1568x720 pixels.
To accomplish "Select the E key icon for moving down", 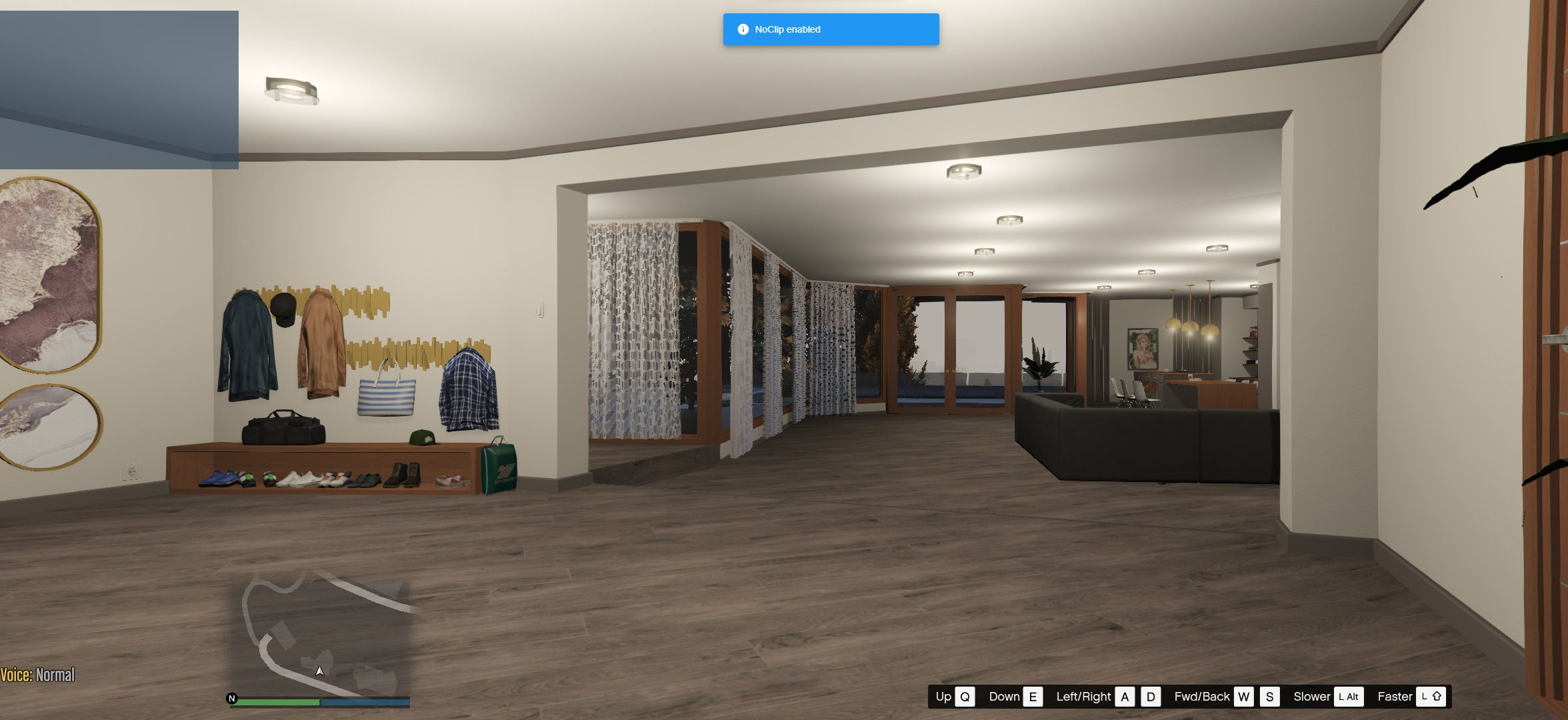I will [x=1033, y=697].
